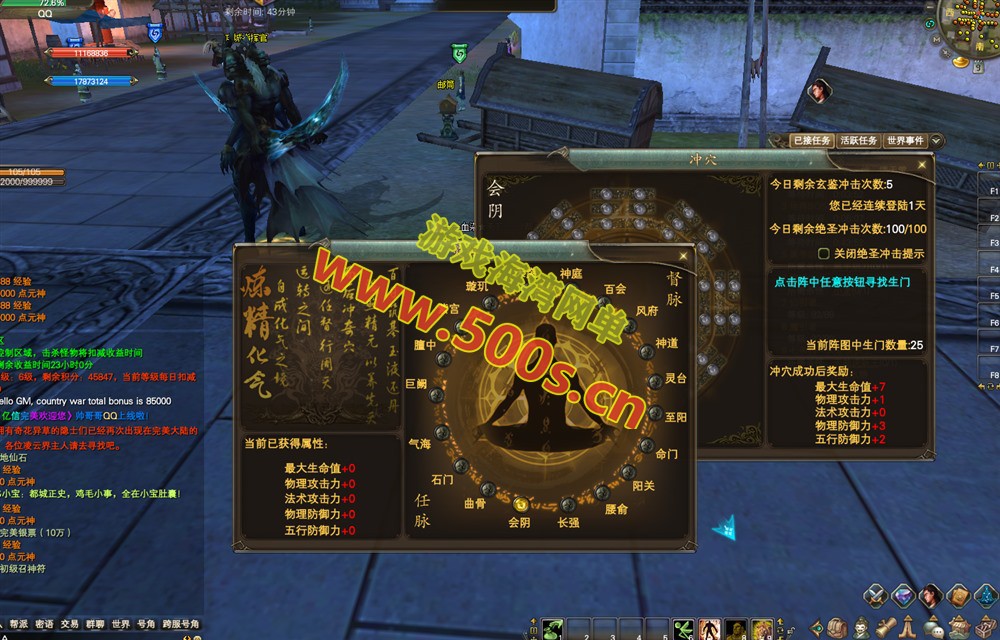This screenshot has height=640, width=1000.
Task: Open the 活跃任务 tab
Action: 858,141
